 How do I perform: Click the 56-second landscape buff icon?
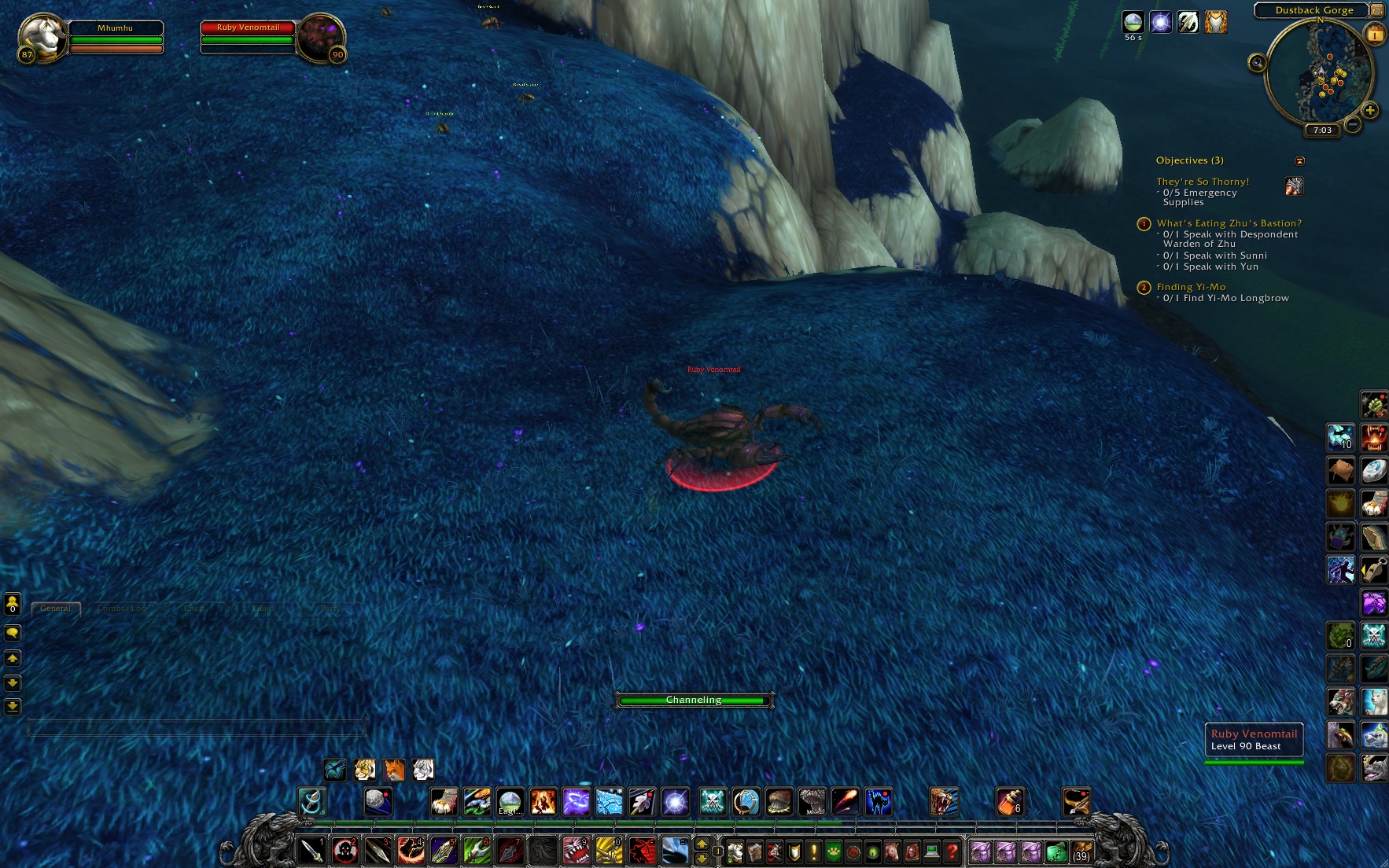tap(1133, 22)
